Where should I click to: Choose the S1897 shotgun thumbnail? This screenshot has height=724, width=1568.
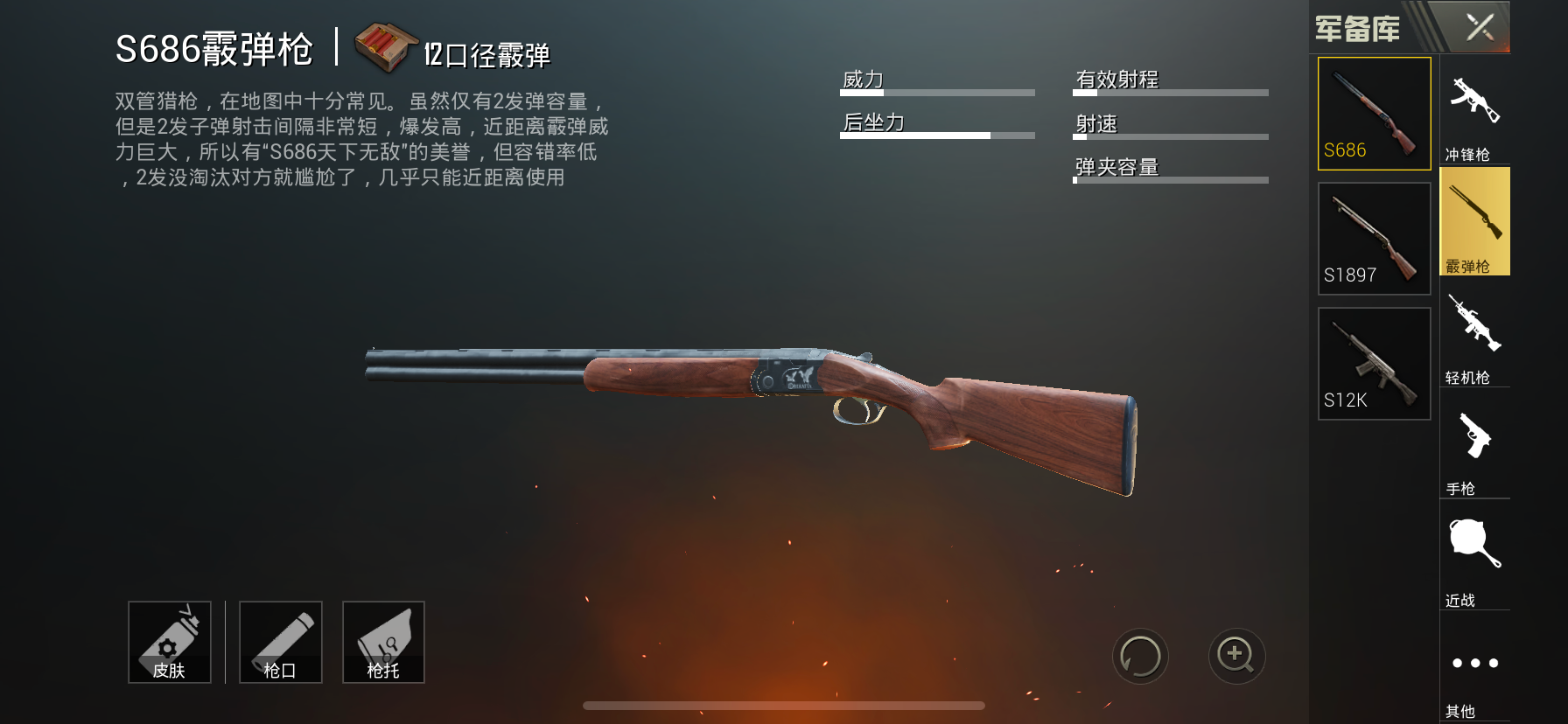pos(1374,238)
